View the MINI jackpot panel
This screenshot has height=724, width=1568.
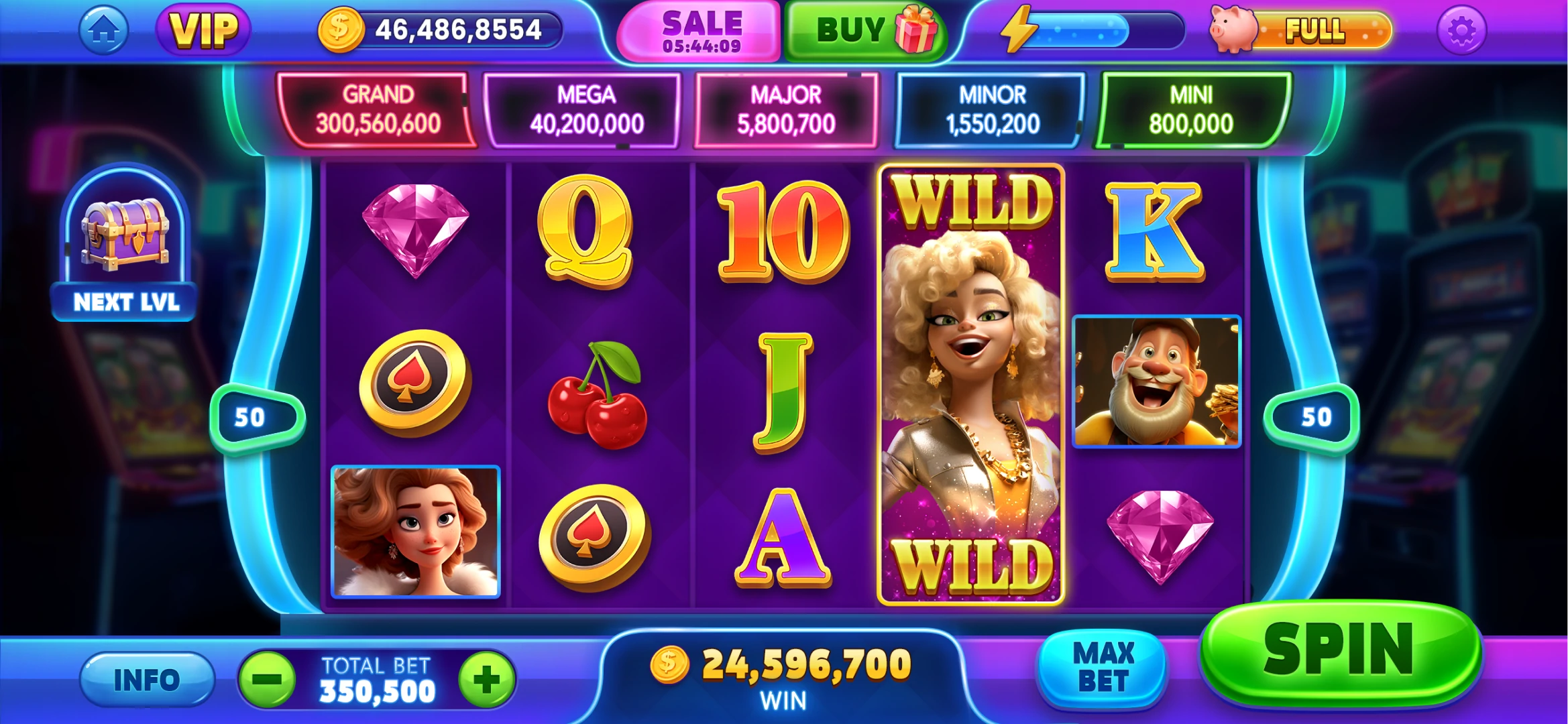[1191, 110]
